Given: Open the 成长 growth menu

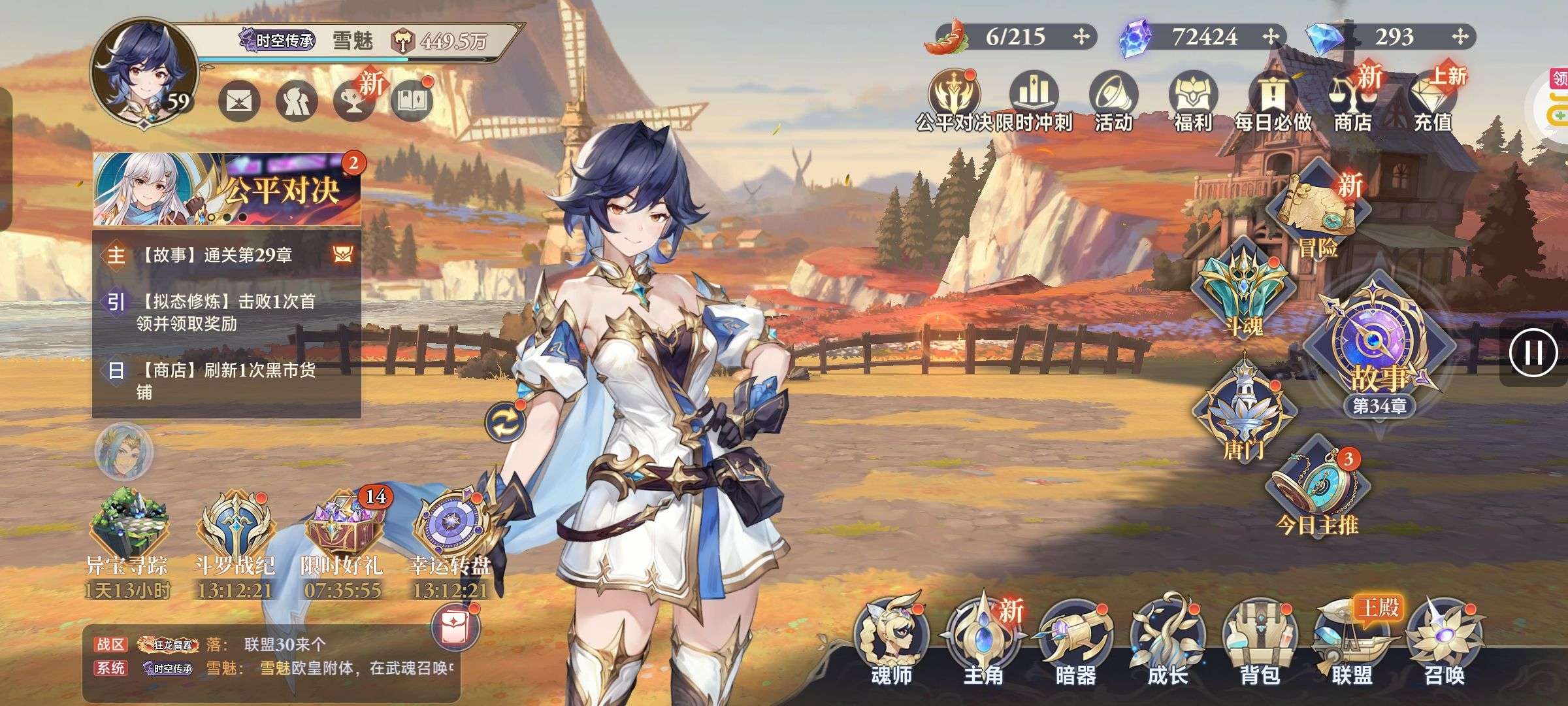Looking at the screenshot, I should [1168, 644].
